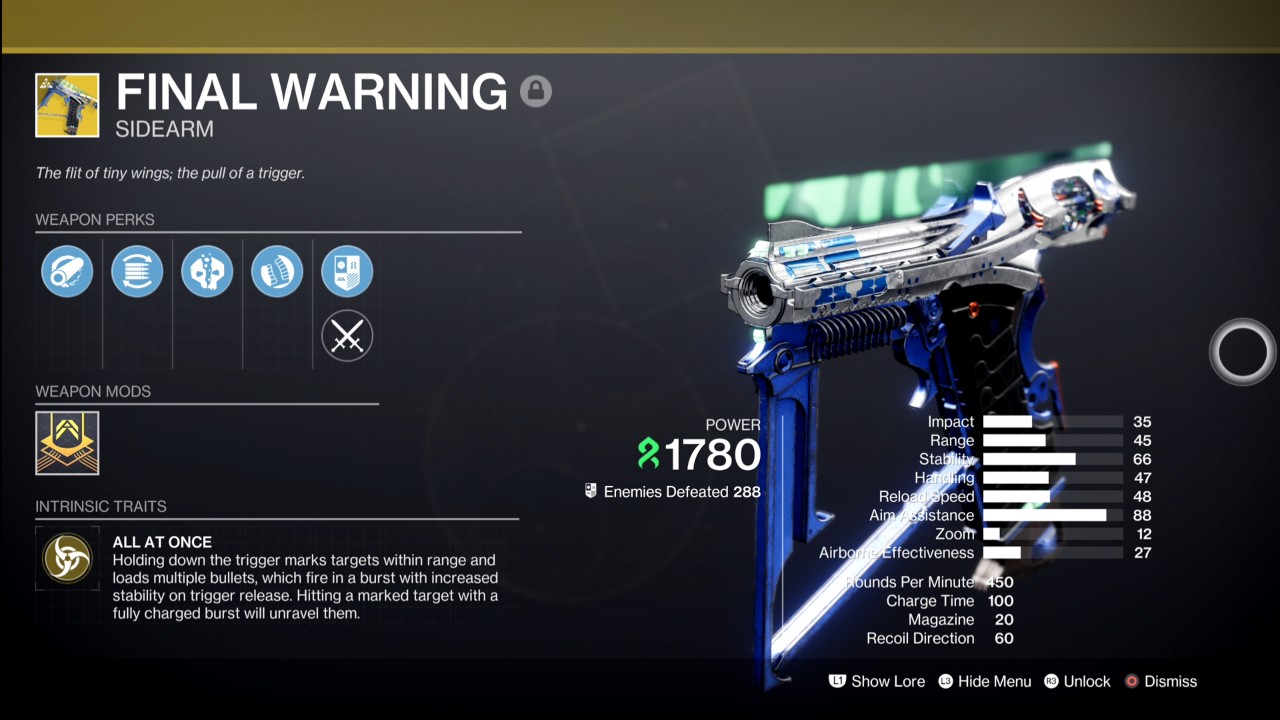
Task: Click the circular reticle on the right edge
Action: coord(1242,352)
